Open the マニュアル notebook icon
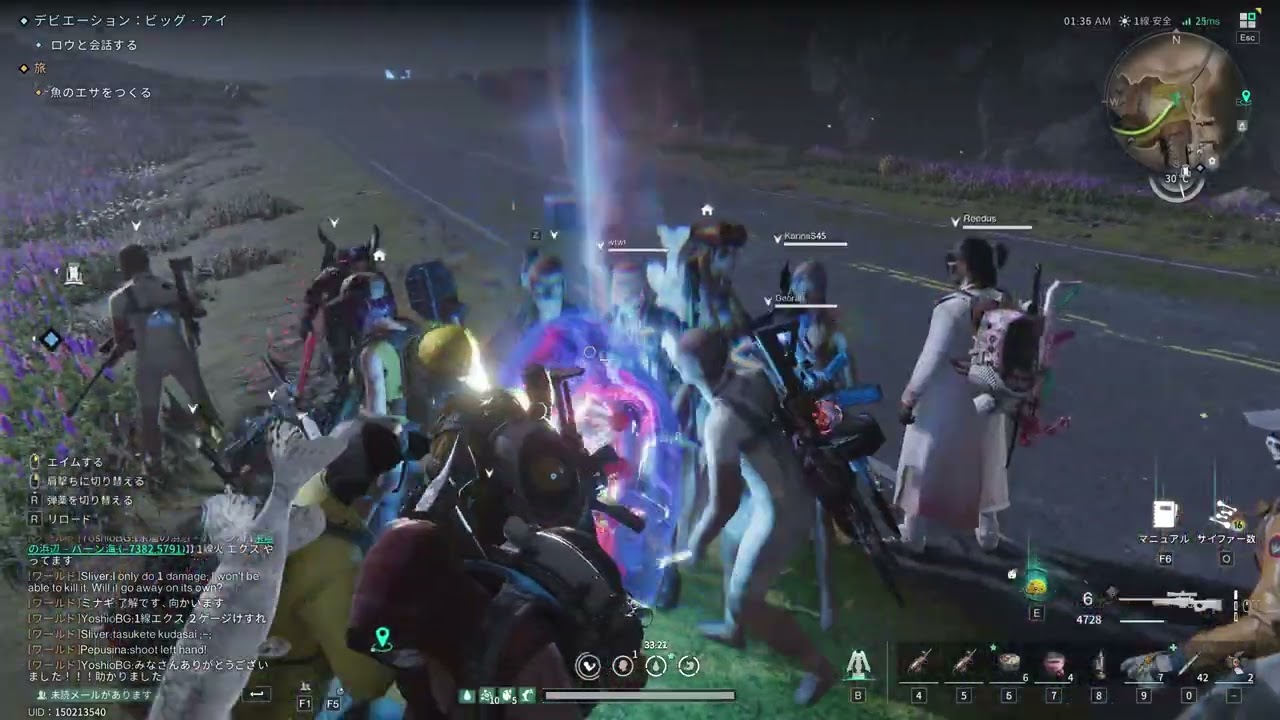This screenshot has width=1280, height=720. (x=1163, y=516)
